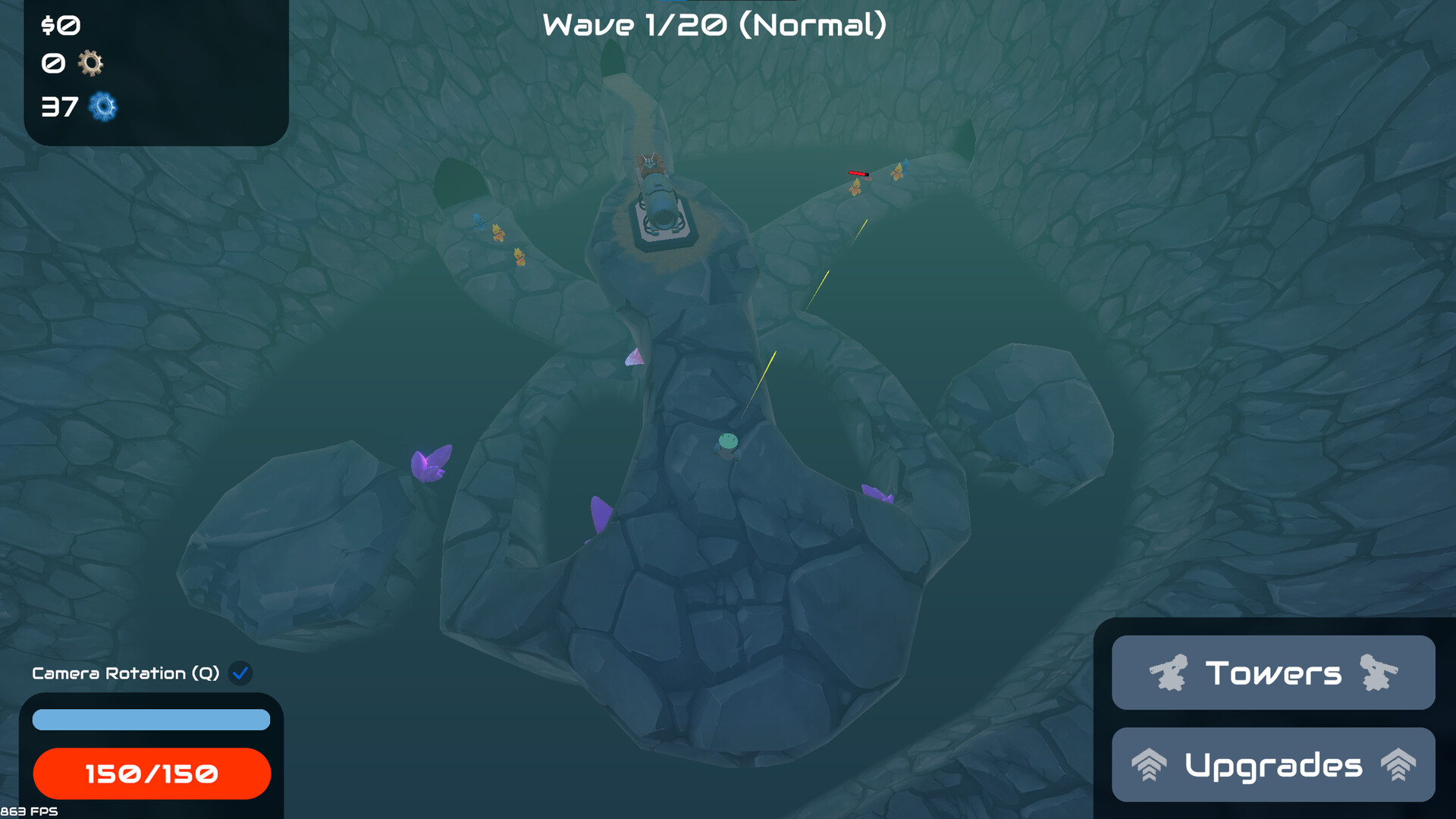Open the Upgrades panel

point(1273,765)
